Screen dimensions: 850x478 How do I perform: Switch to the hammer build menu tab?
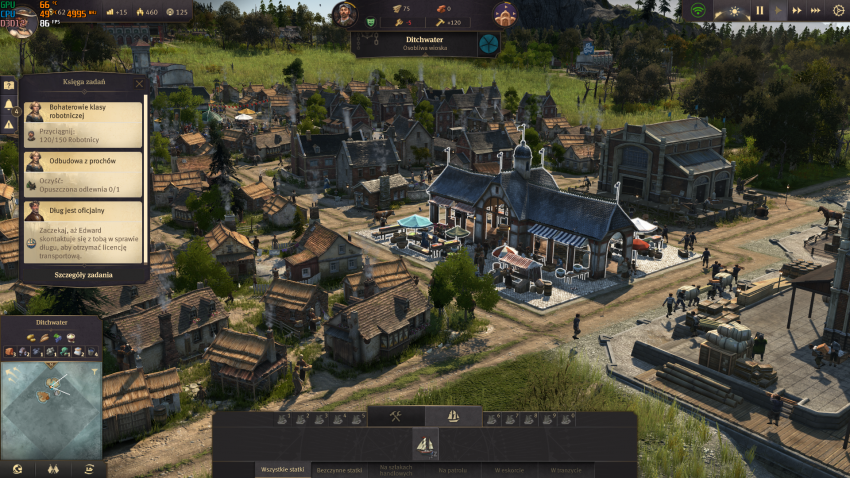pos(396,416)
